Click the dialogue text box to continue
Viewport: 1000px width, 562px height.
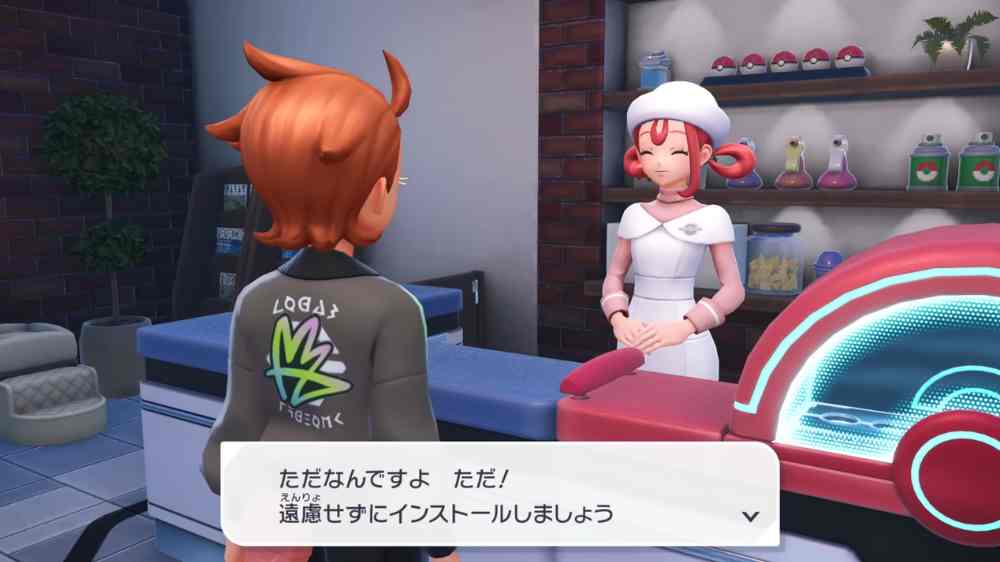498,495
